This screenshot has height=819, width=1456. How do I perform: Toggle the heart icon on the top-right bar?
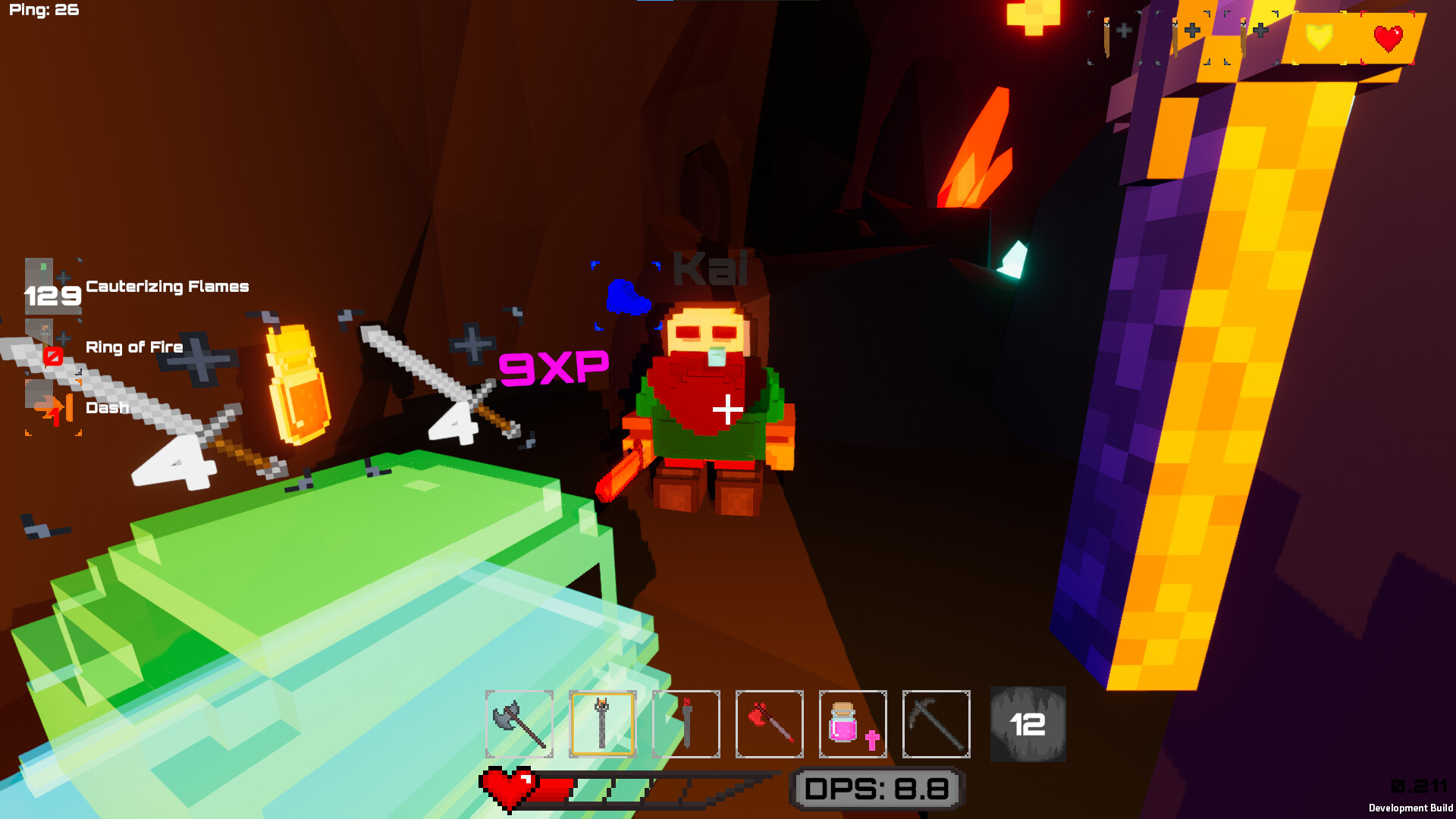click(1388, 36)
